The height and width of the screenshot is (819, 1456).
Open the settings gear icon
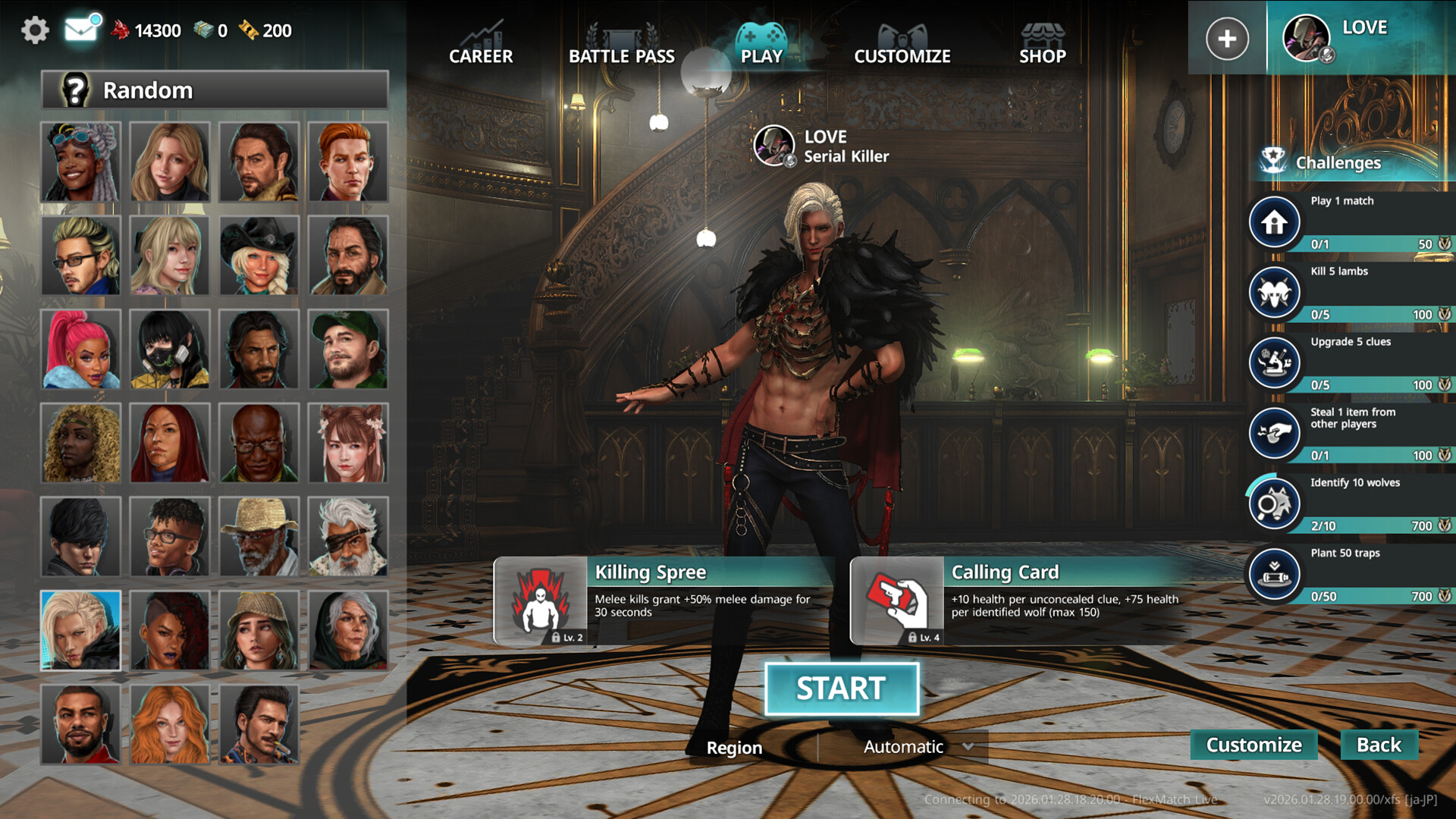point(35,30)
